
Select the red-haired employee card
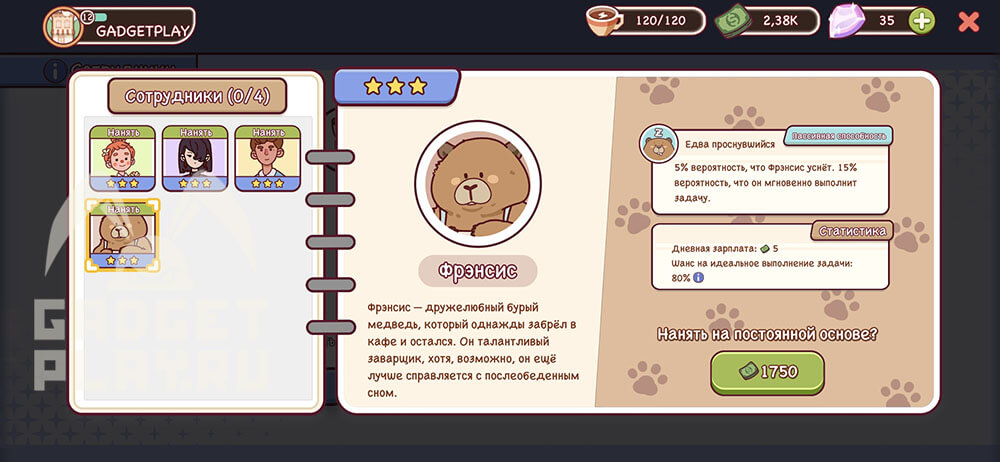tap(122, 158)
